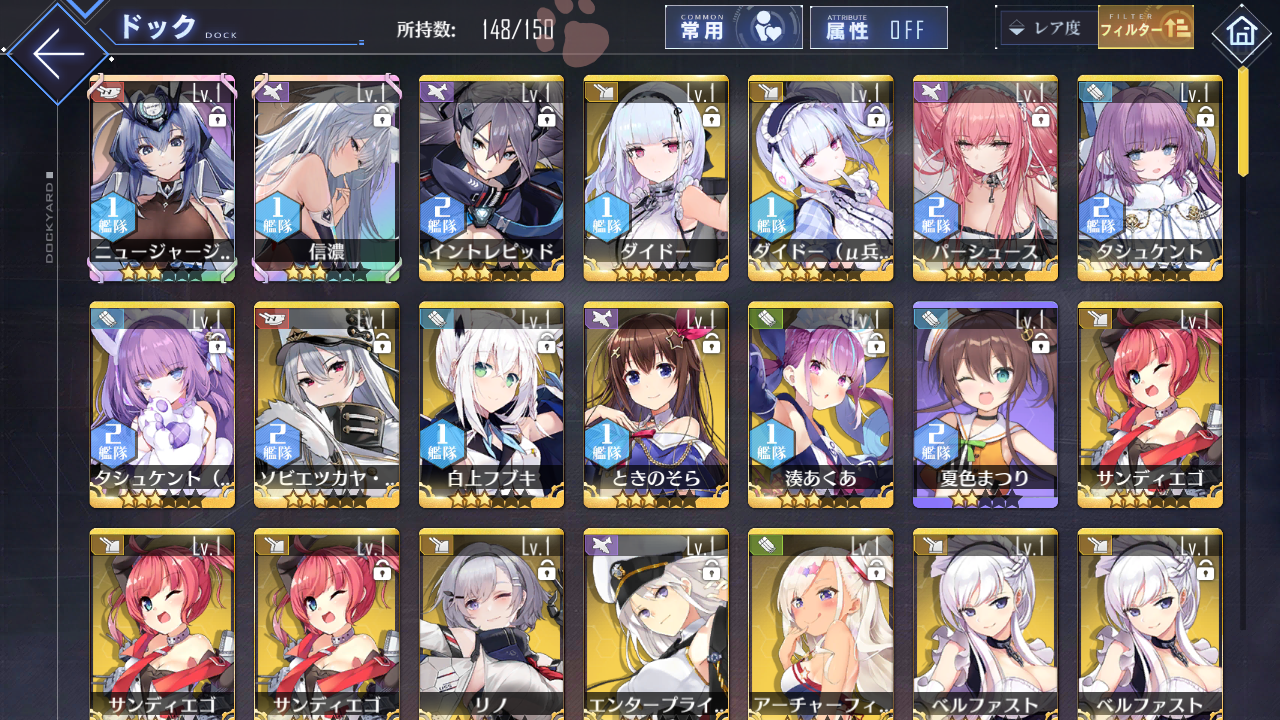1280x720 pixels.
Task: Click the aircraft carrier icon on 信濃's card
Action: click(x=272, y=90)
